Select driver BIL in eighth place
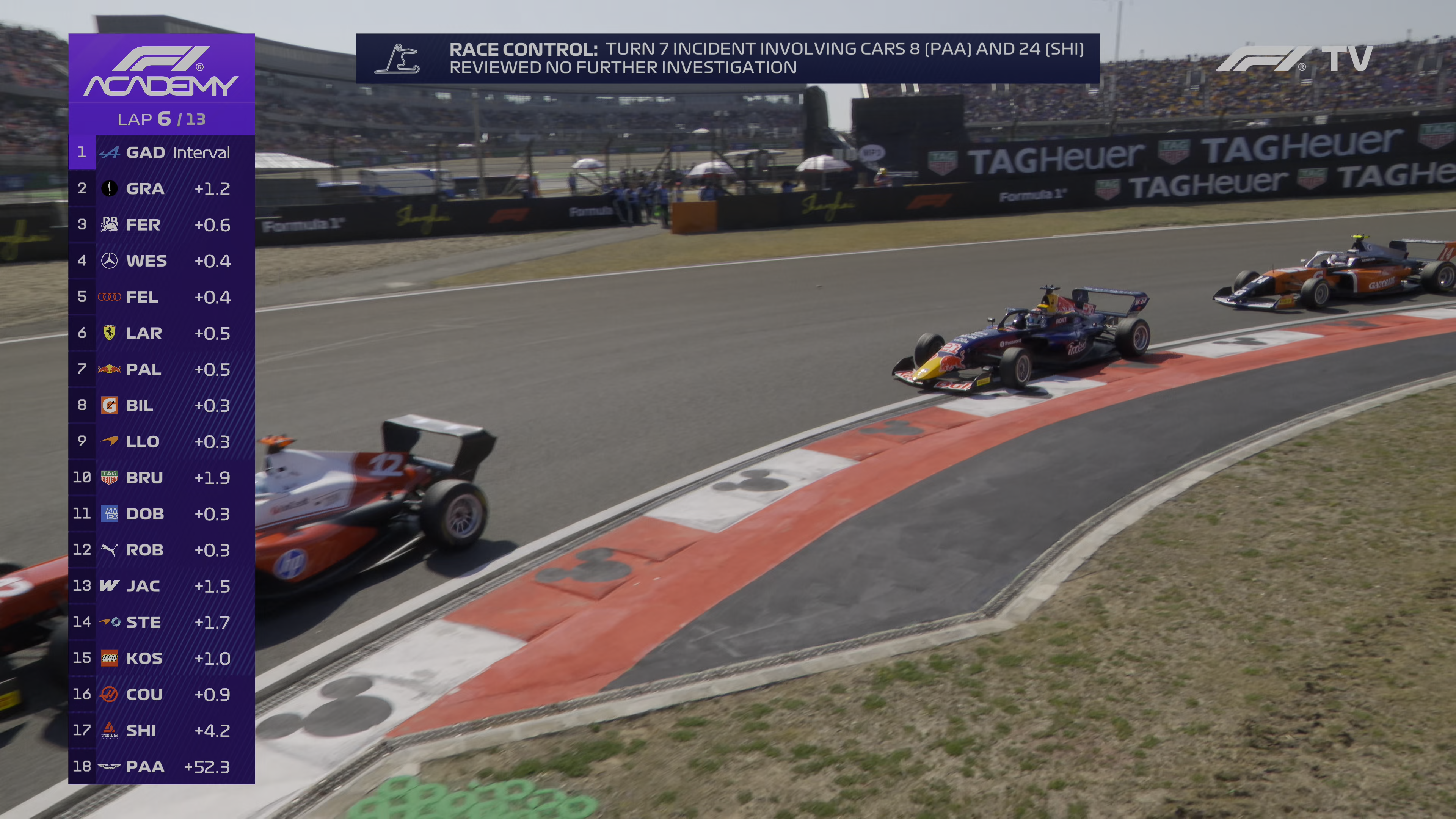Screen dimensions: 1456x819 click(x=162, y=406)
